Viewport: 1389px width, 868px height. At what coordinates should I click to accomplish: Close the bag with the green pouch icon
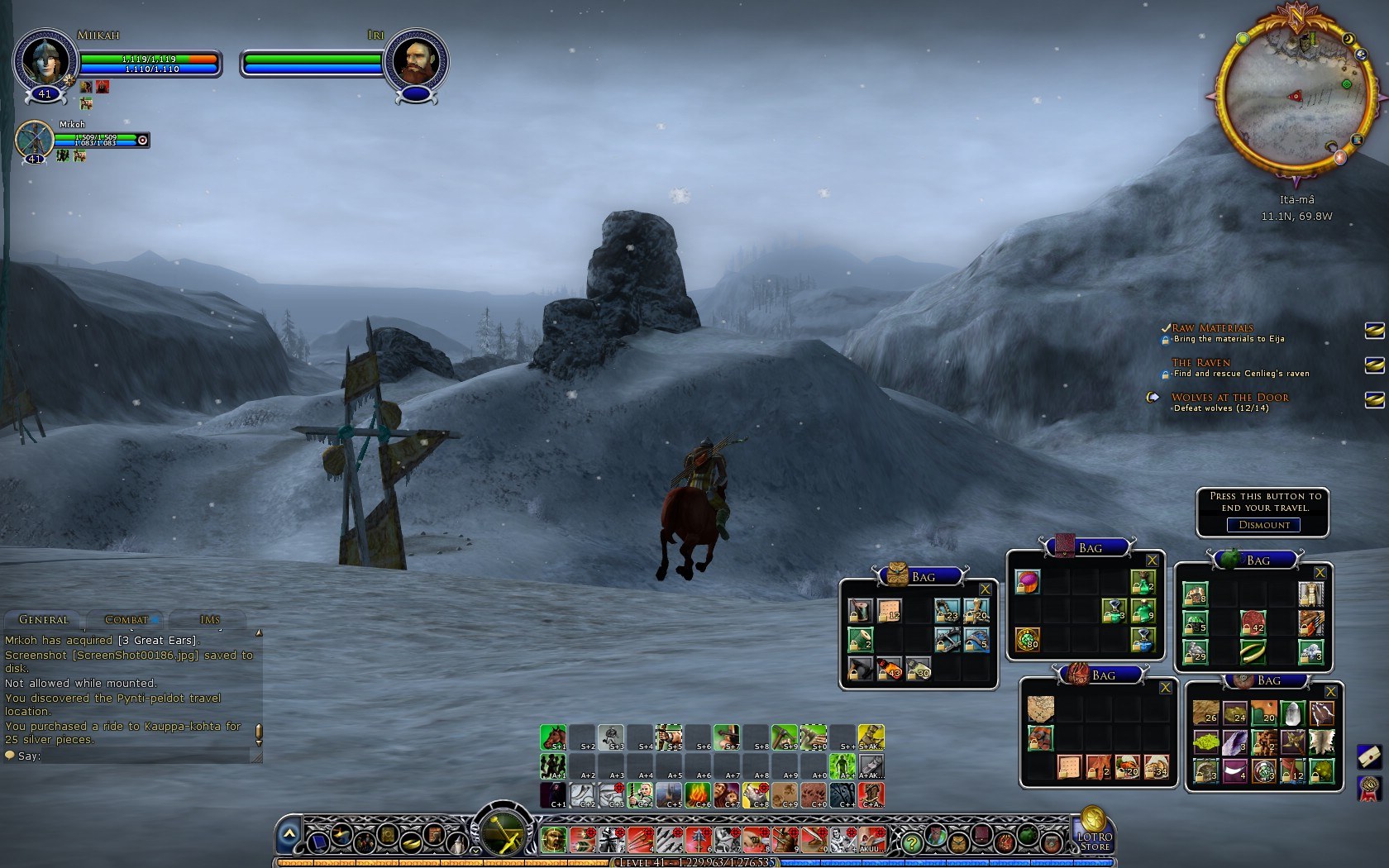[1320, 573]
